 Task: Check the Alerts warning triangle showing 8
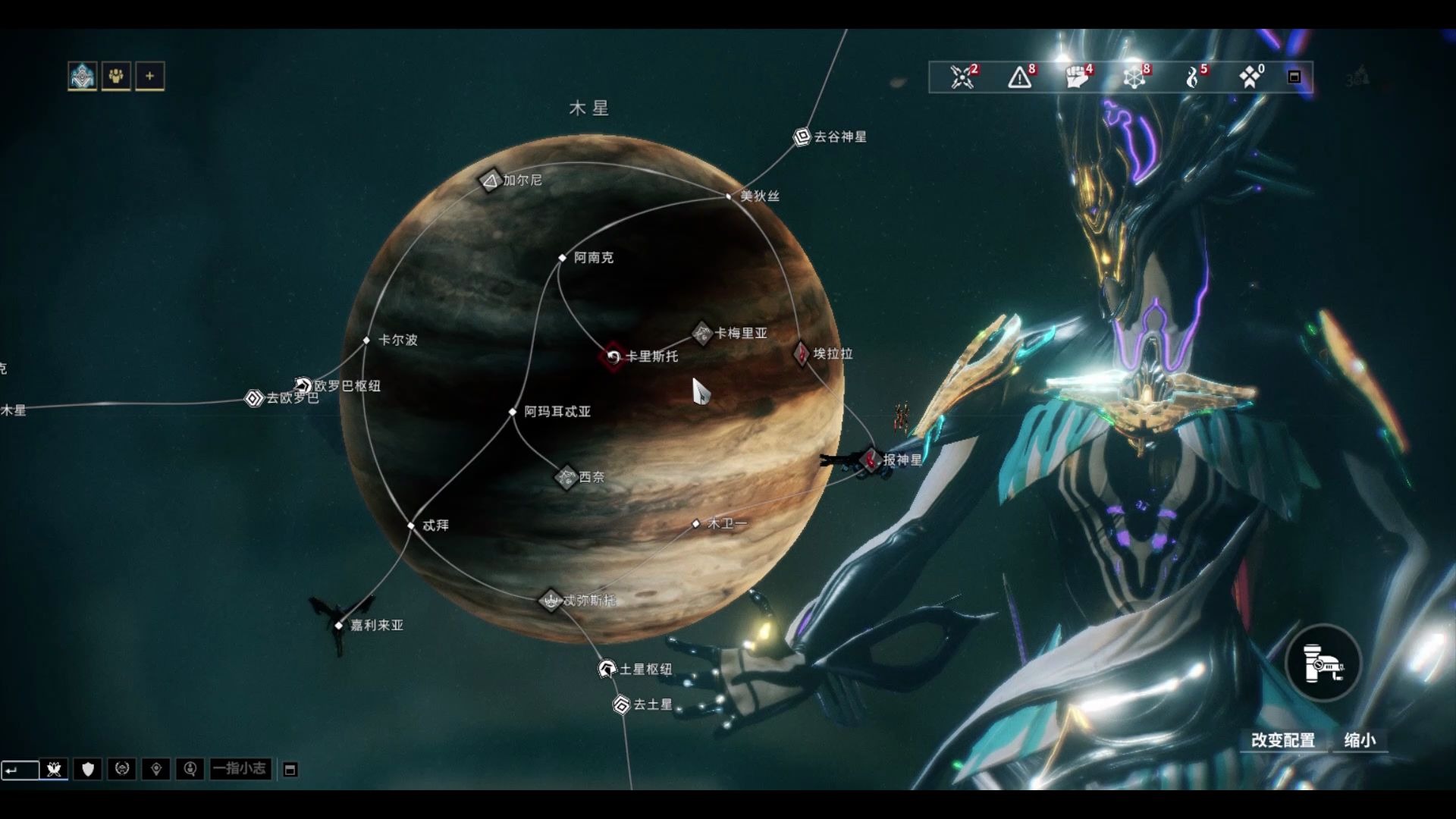pyautogui.click(x=1018, y=77)
